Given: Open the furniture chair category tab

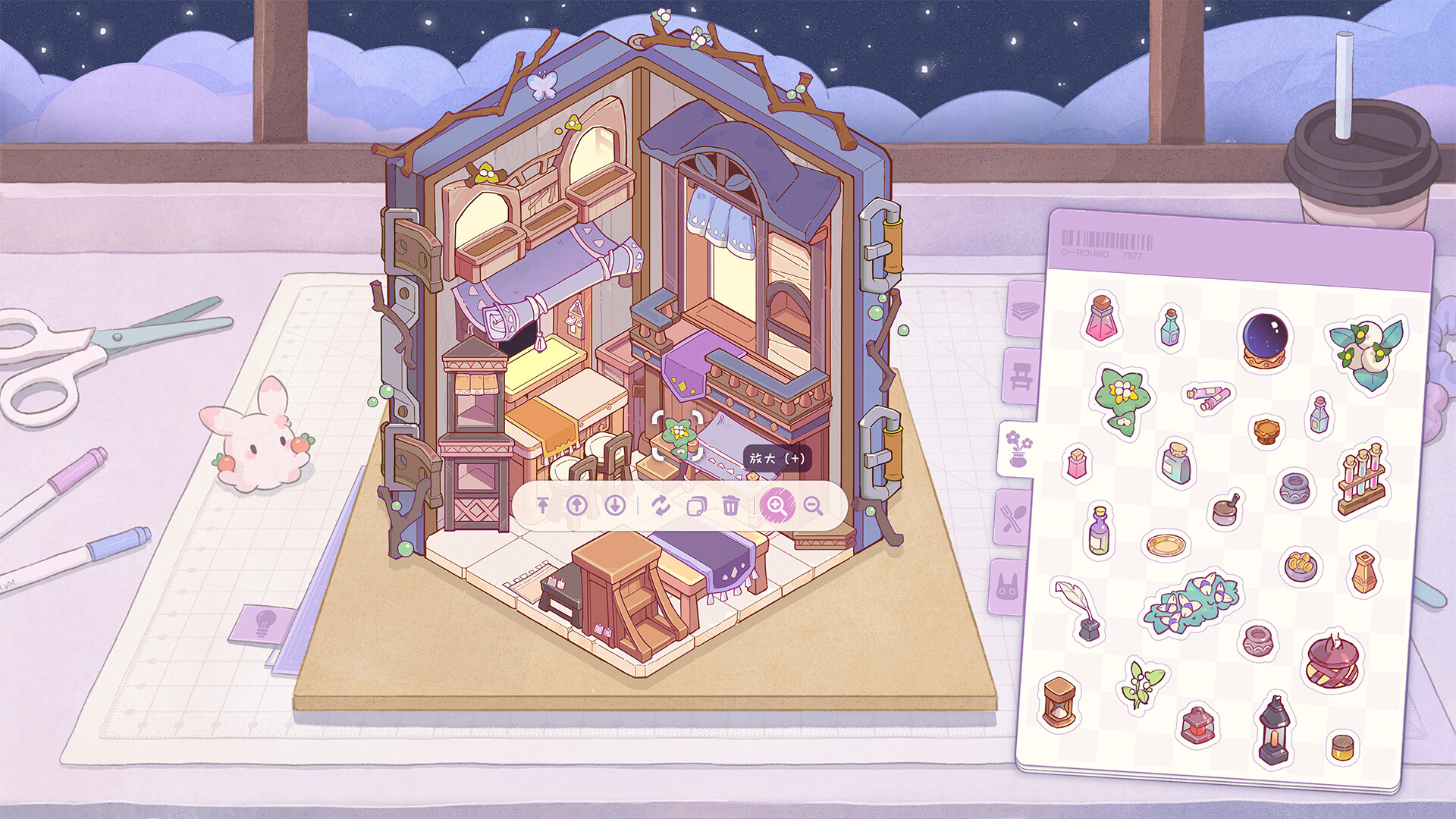Looking at the screenshot, I should (x=1021, y=377).
